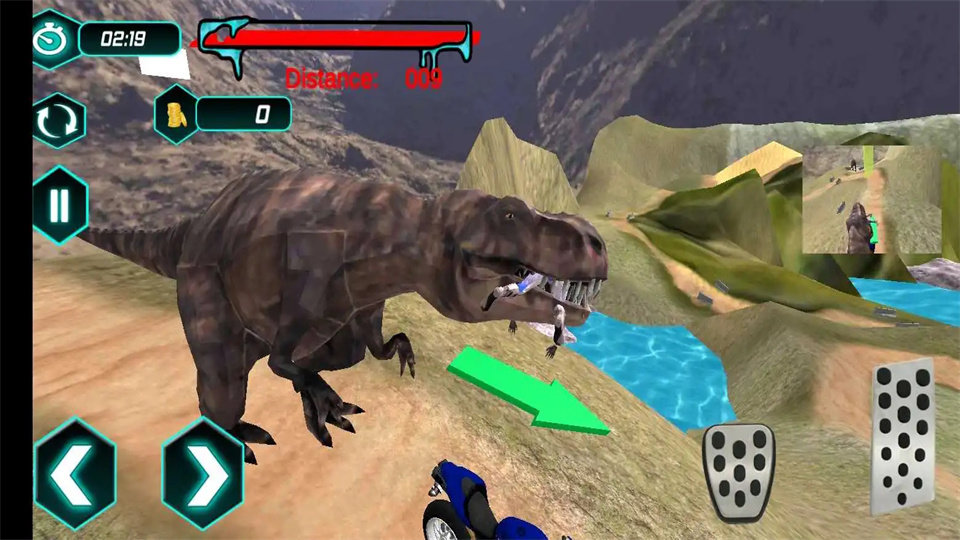Tap the circular arrows reset button

59,121
